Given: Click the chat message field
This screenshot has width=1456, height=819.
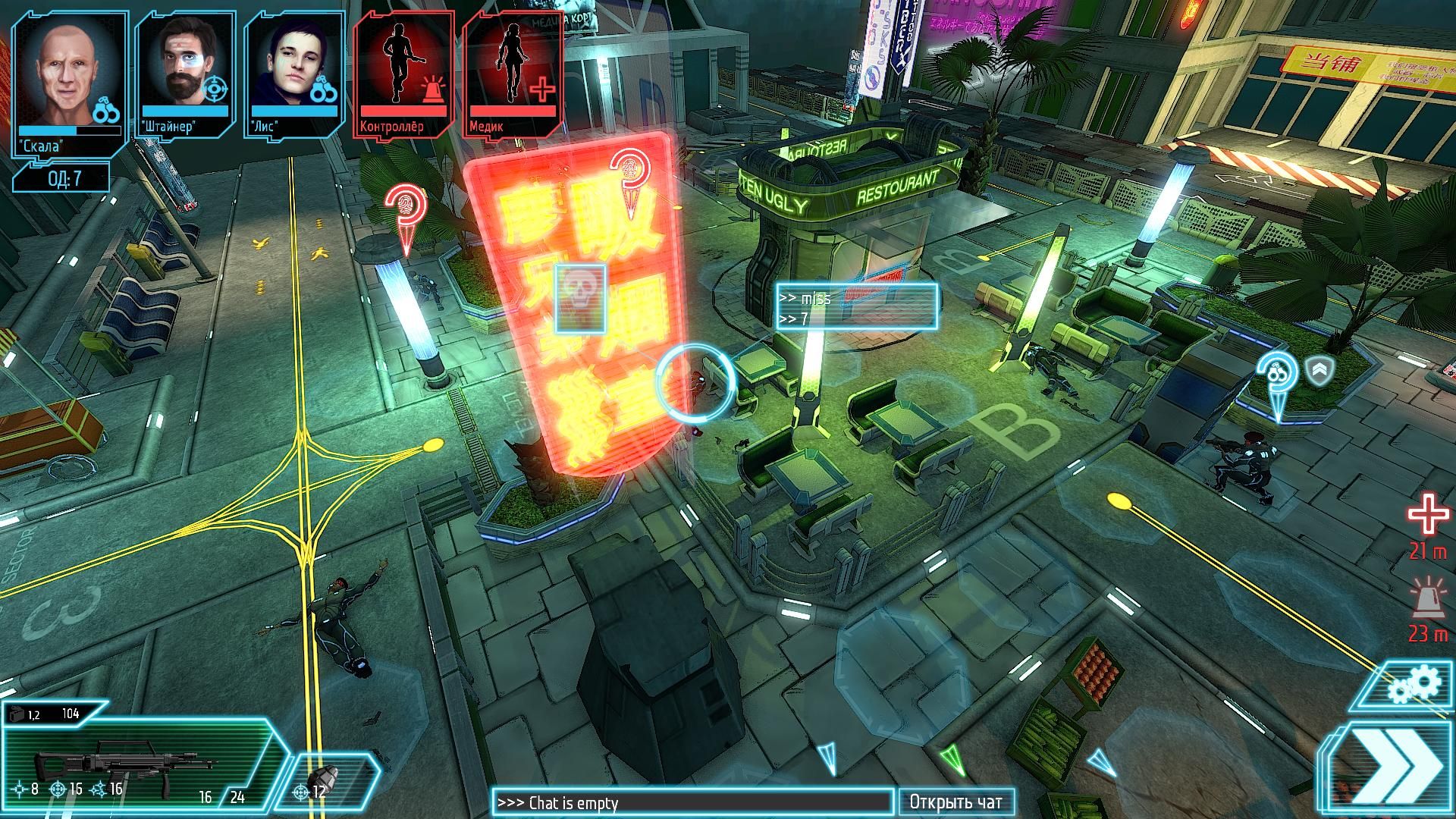Looking at the screenshot, I should click(x=692, y=802).
